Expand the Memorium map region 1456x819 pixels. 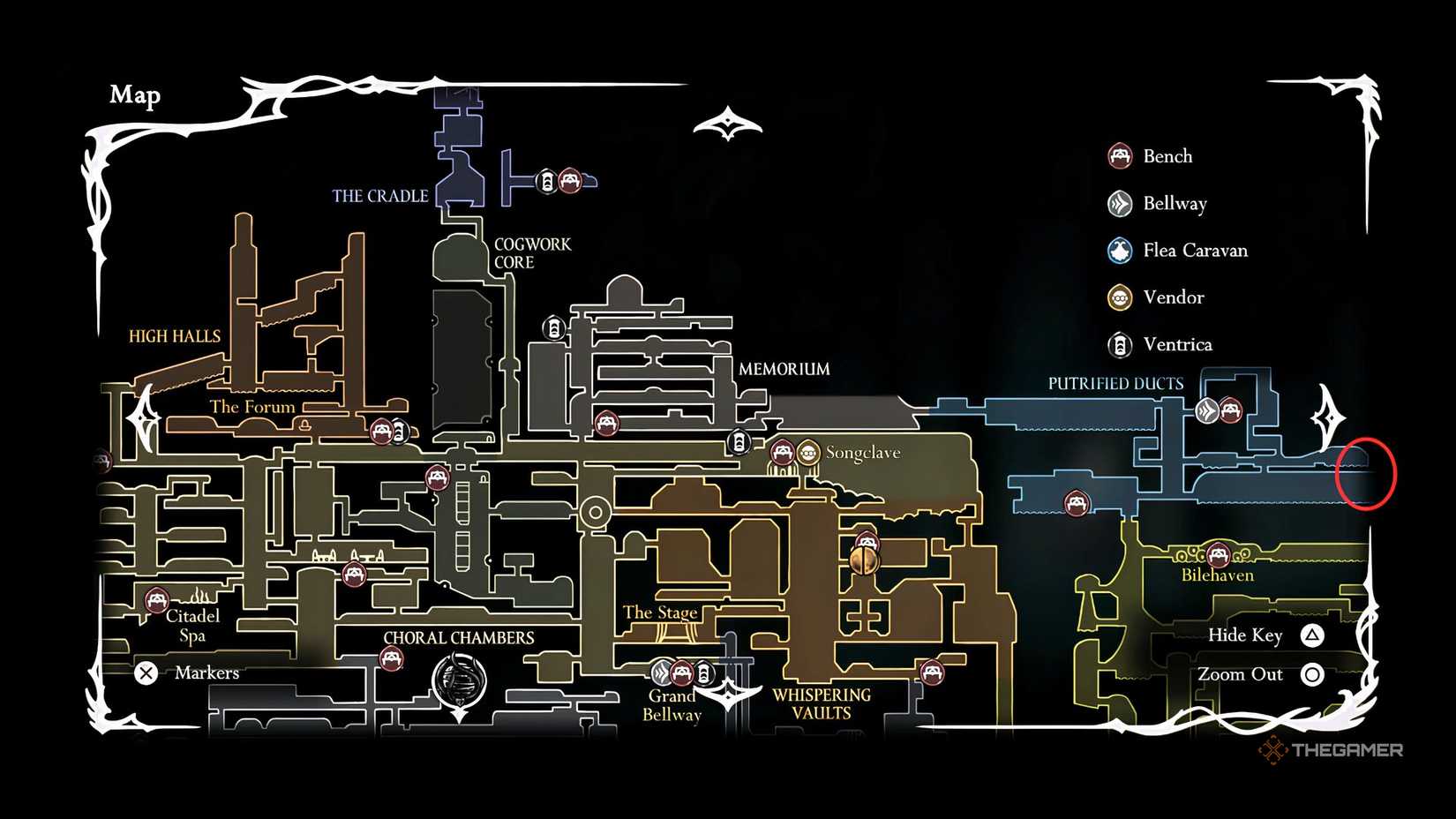click(x=784, y=368)
